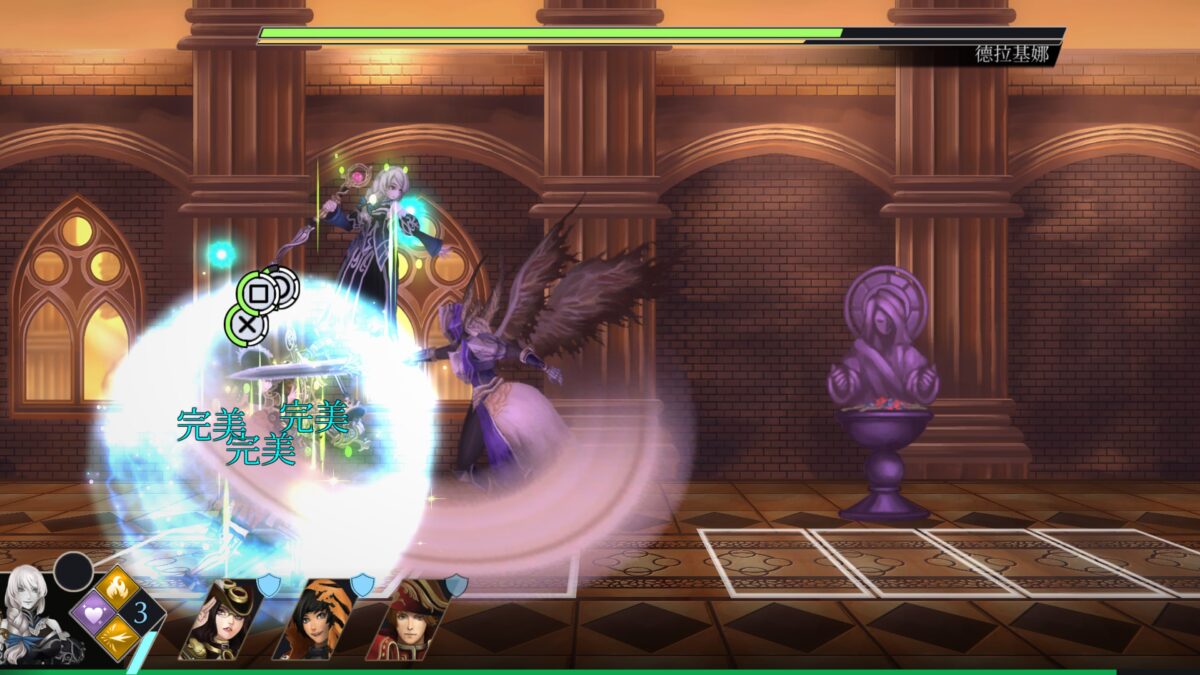Pick the red-hat captain party portrait
The width and height of the screenshot is (1200, 675).
(406, 620)
